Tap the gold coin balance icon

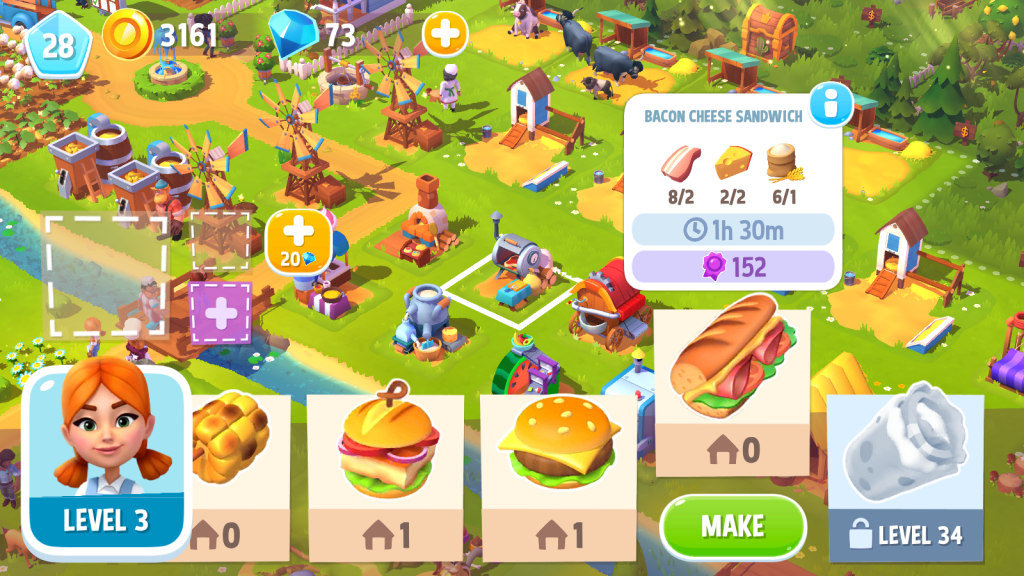[126, 35]
